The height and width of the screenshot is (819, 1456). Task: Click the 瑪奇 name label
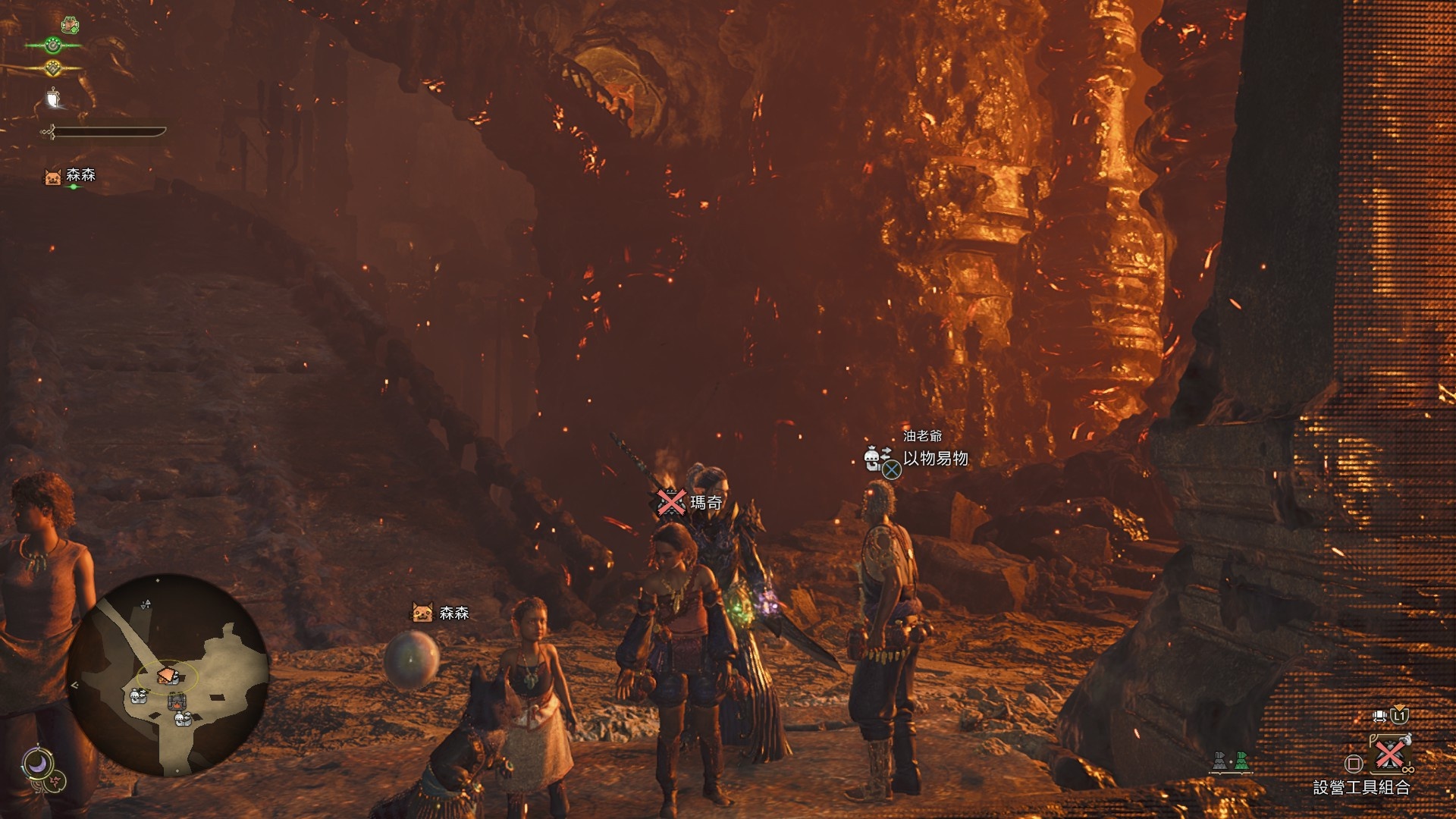point(705,502)
